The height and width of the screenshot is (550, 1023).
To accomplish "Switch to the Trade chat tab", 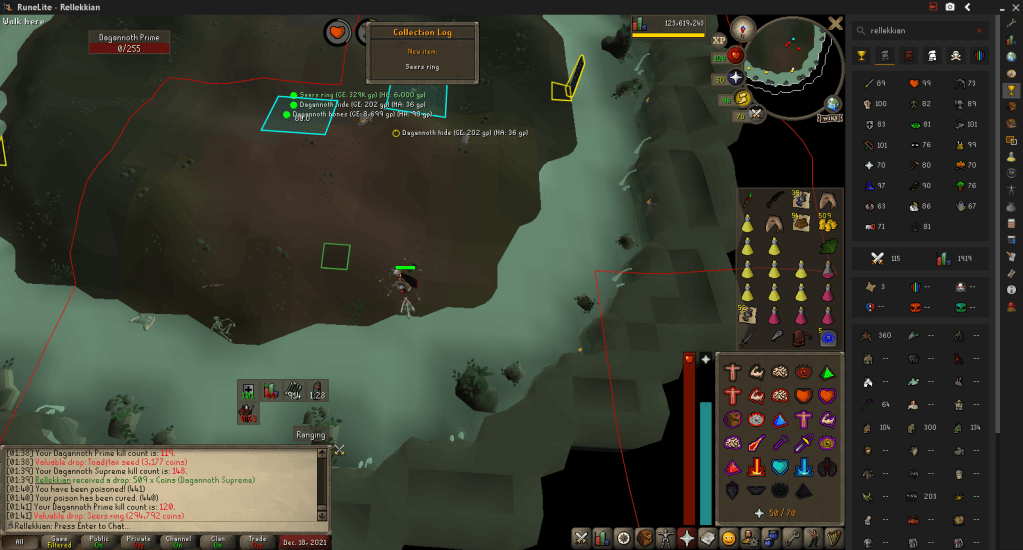I will [258, 540].
